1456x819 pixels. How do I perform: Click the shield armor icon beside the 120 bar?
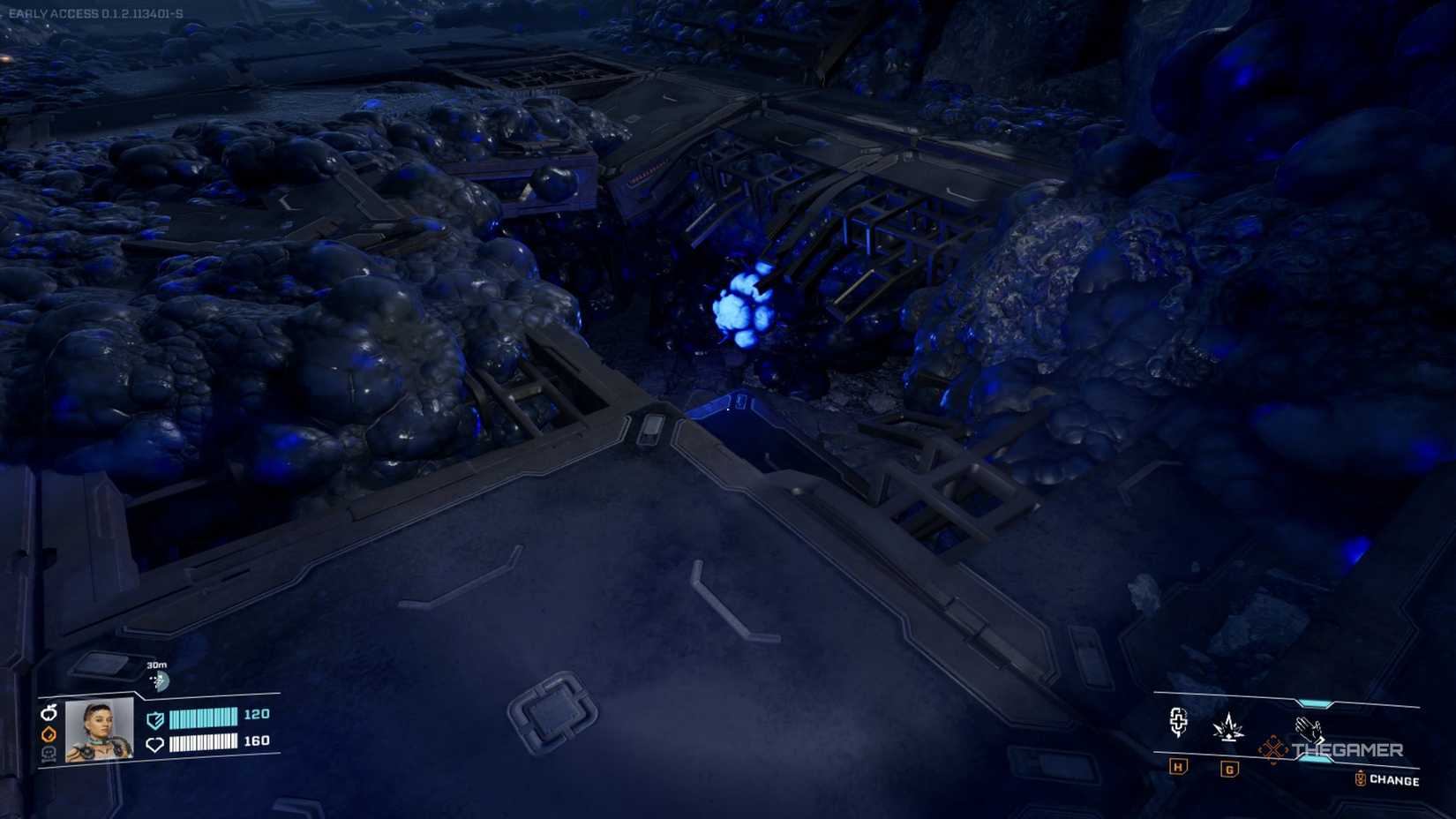[155, 719]
